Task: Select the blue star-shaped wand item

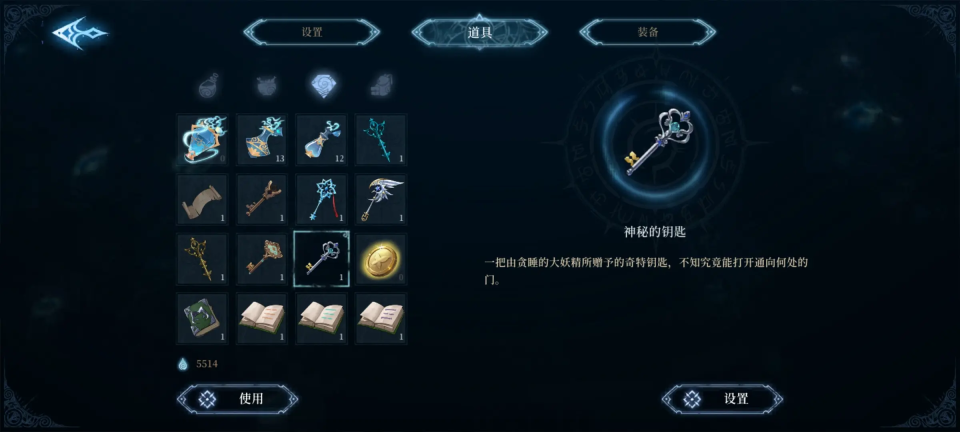Action: point(322,199)
